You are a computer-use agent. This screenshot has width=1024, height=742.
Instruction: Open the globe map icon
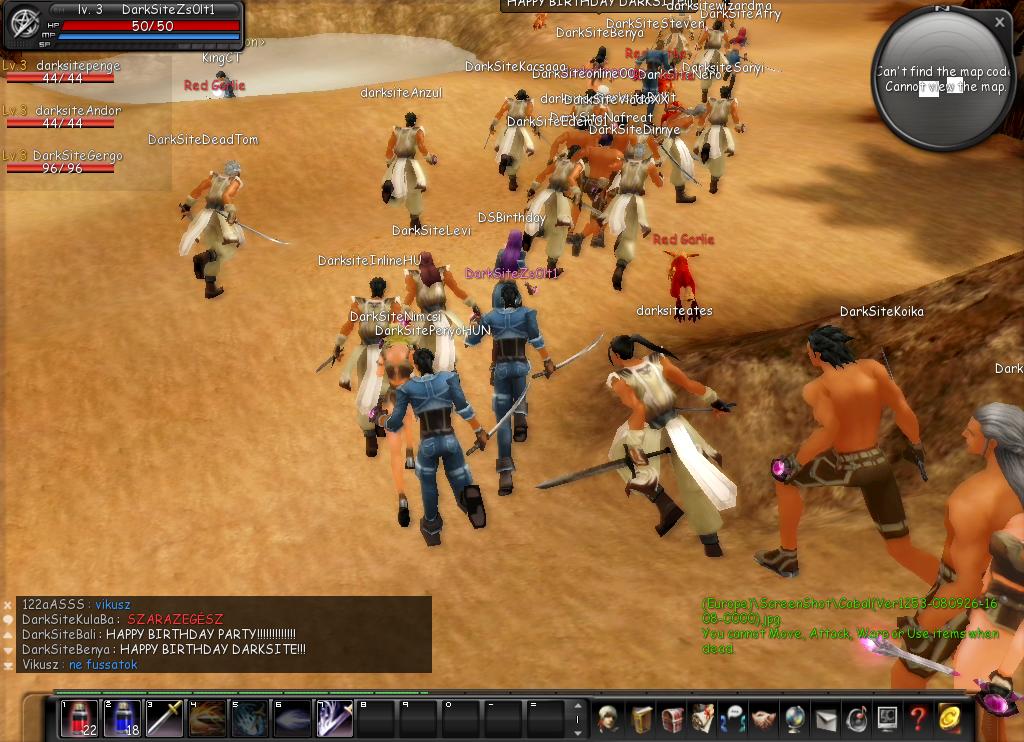click(795, 718)
